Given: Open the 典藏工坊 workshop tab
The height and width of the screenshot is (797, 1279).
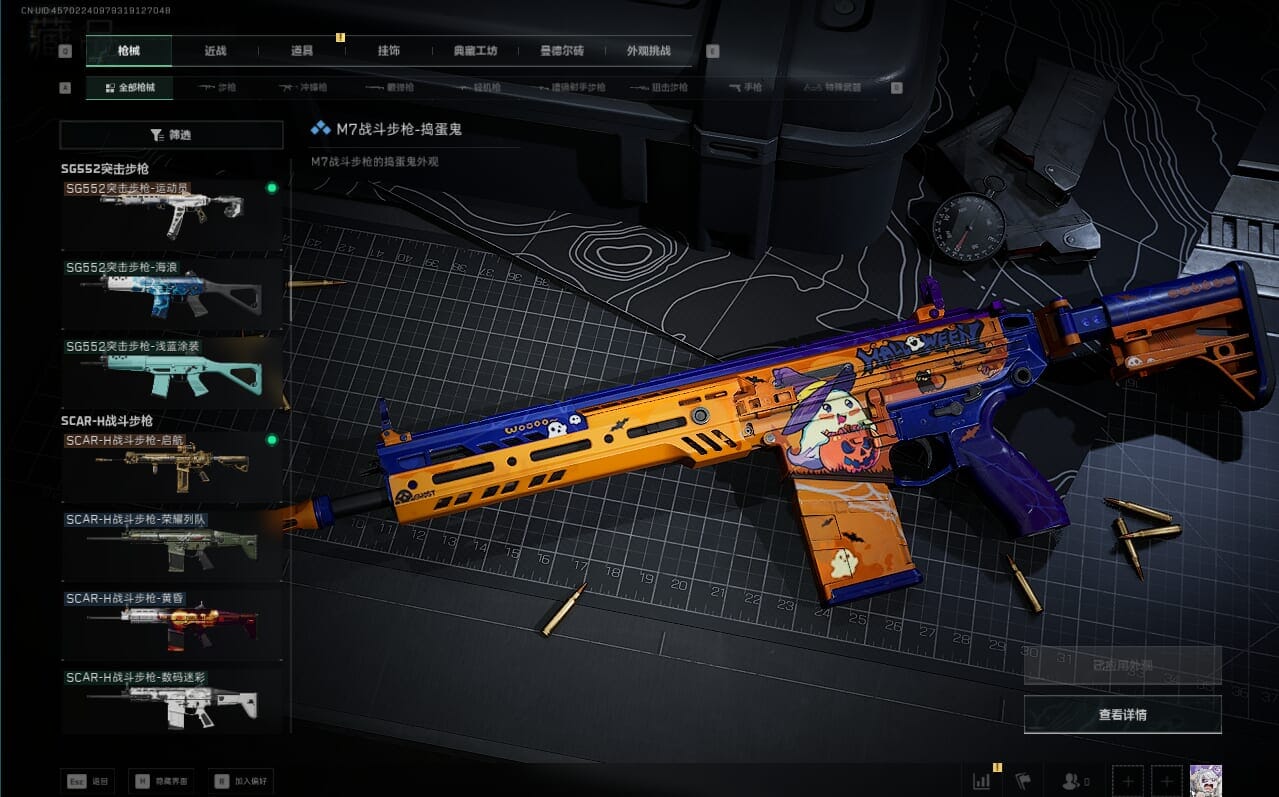Looking at the screenshot, I should click(475, 51).
